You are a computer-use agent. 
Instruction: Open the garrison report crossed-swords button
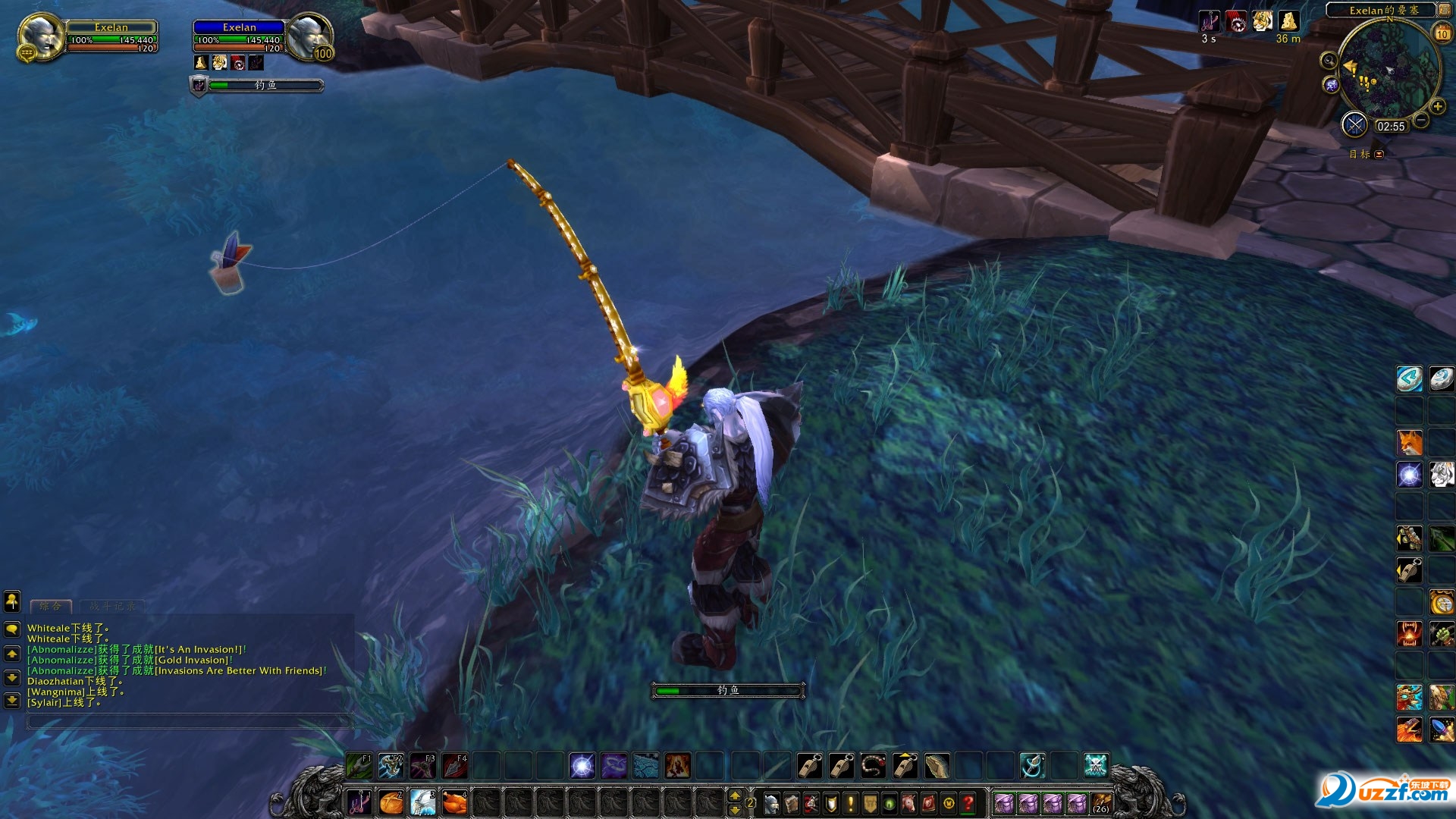(x=1354, y=124)
